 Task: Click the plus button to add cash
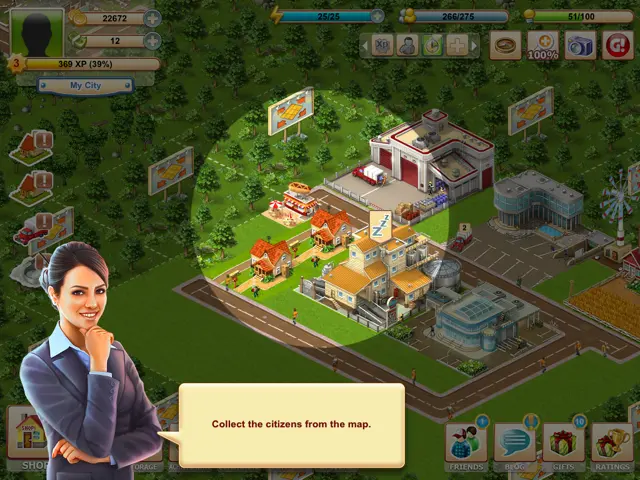[x=152, y=41]
